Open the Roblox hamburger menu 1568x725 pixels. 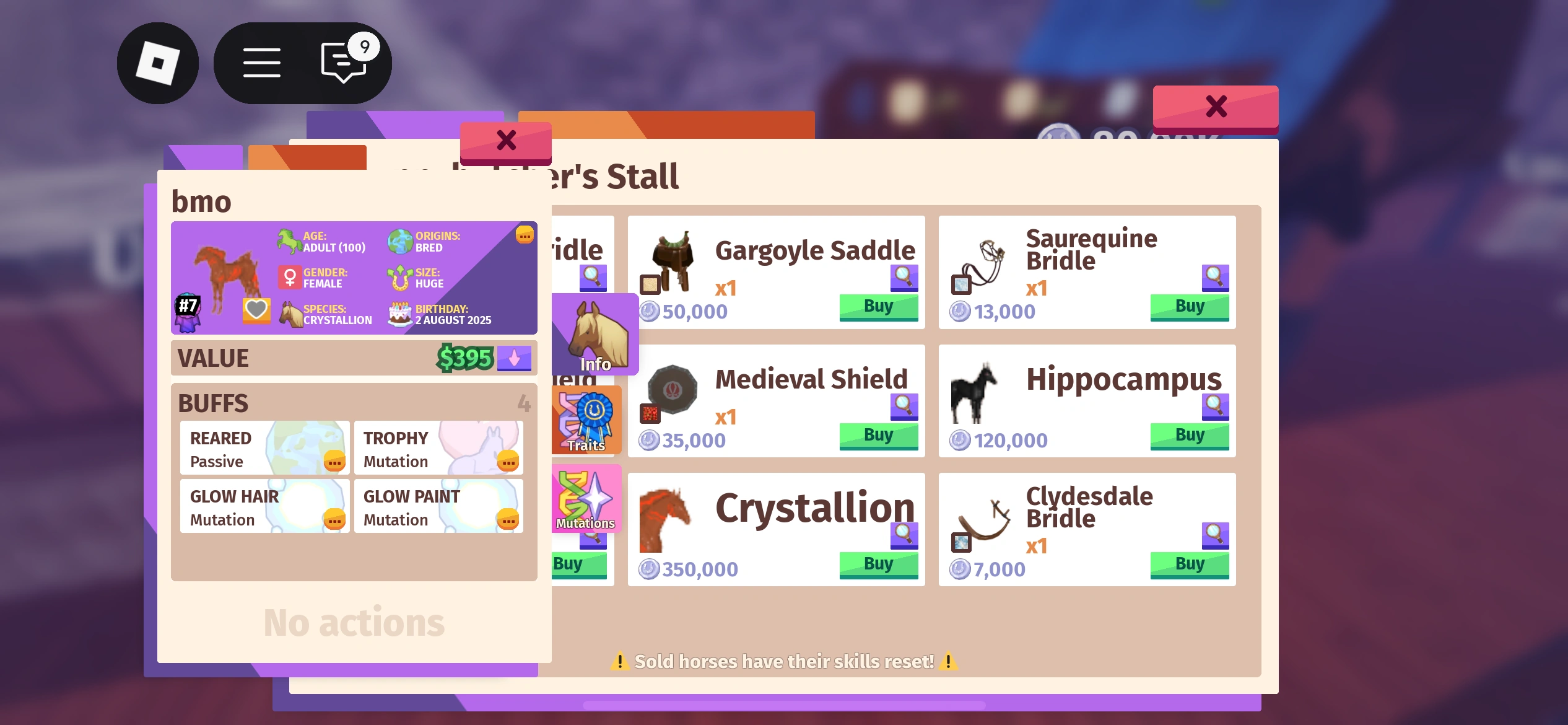[x=261, y=63]
